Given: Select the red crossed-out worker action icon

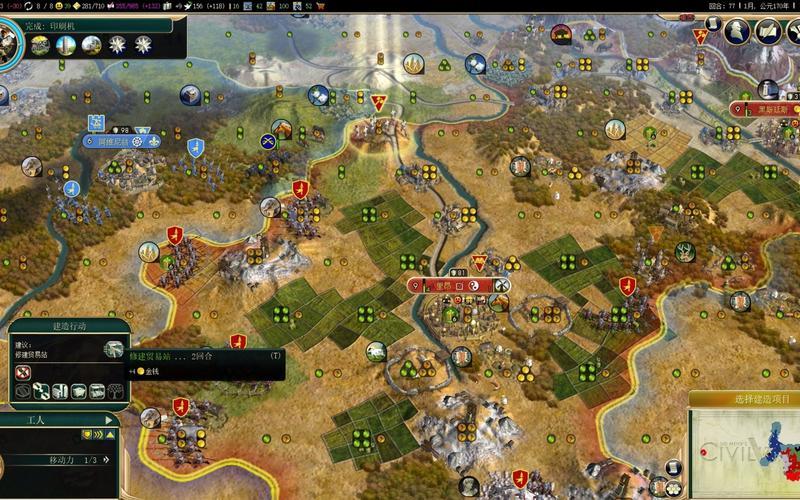Looking at the screenshot, I should point(23,372).
